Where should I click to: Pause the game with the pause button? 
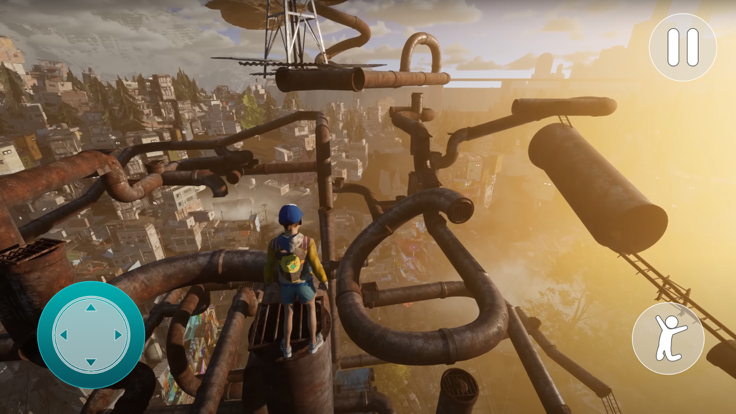pos(683,47)
